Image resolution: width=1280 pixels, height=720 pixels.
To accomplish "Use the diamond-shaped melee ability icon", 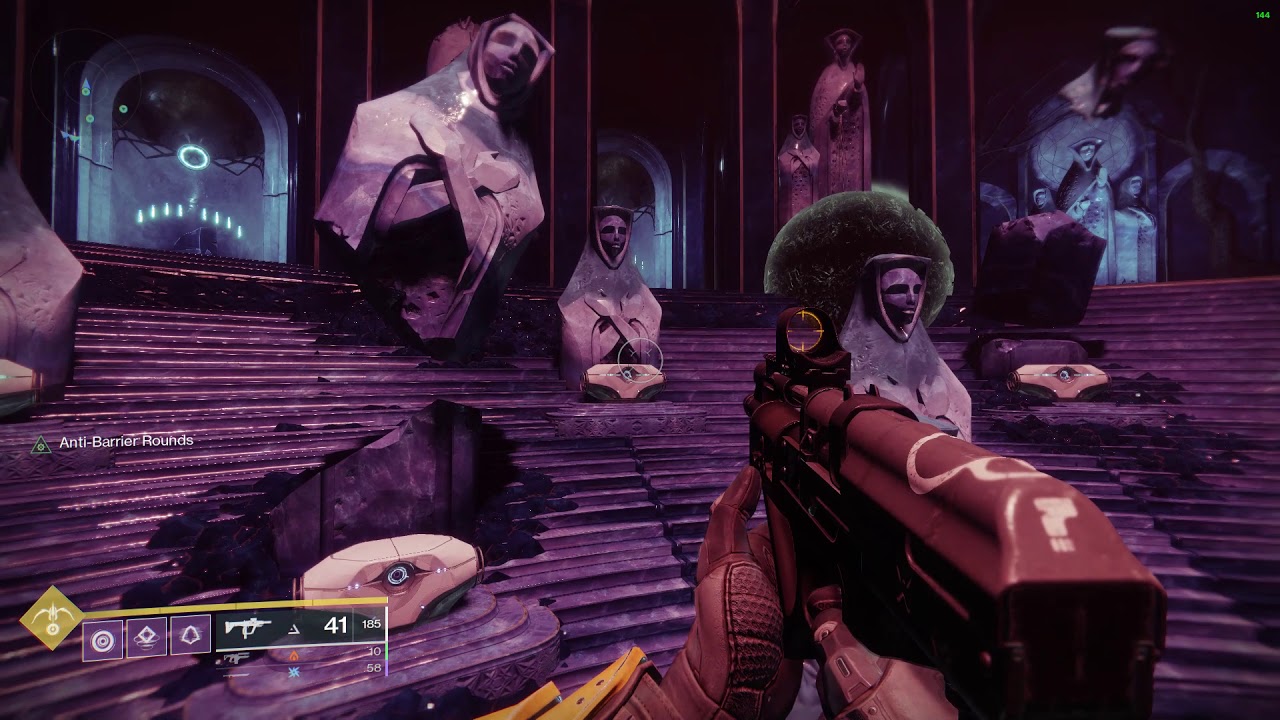I will click(146, 637).
